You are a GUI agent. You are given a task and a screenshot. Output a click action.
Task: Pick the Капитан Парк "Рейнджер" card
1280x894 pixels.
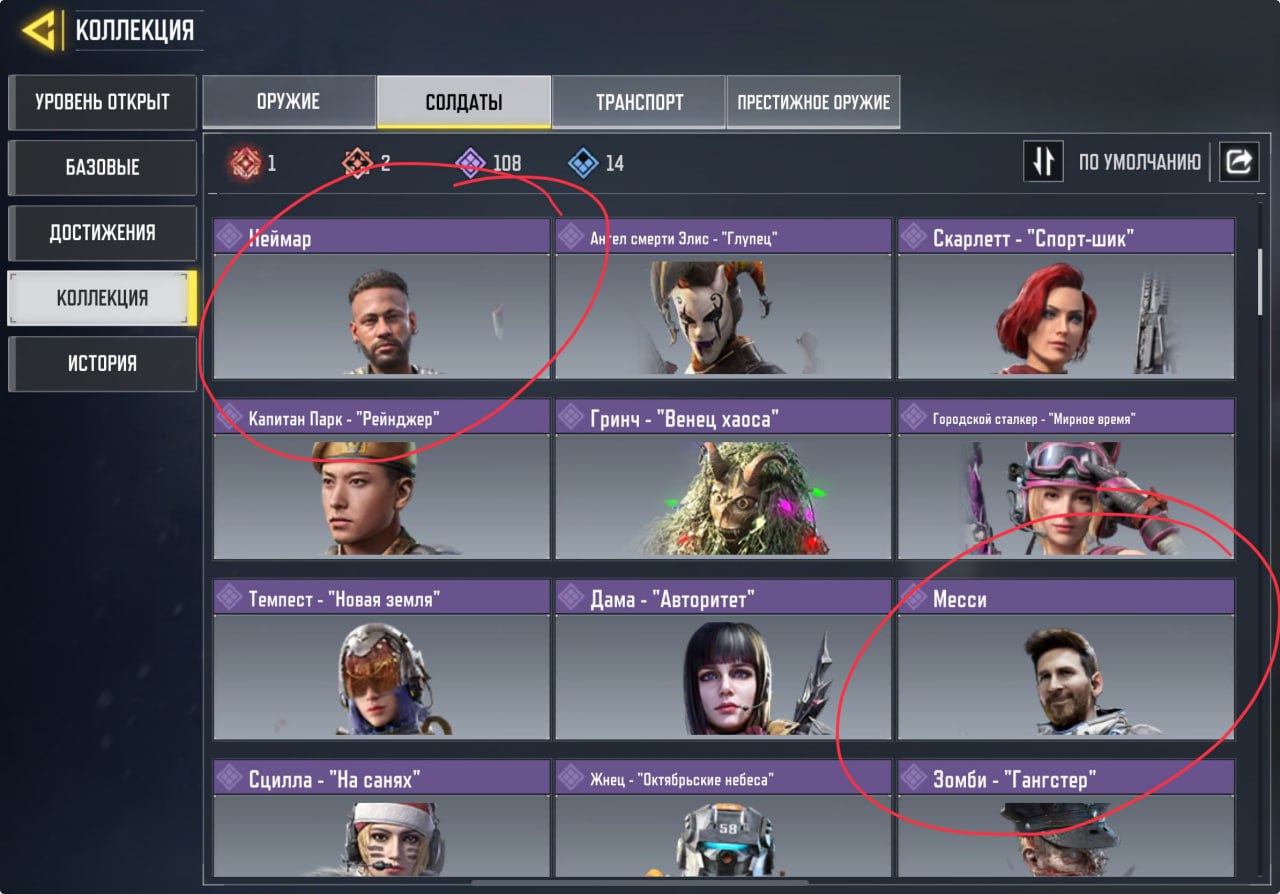(x=381, y=480)
